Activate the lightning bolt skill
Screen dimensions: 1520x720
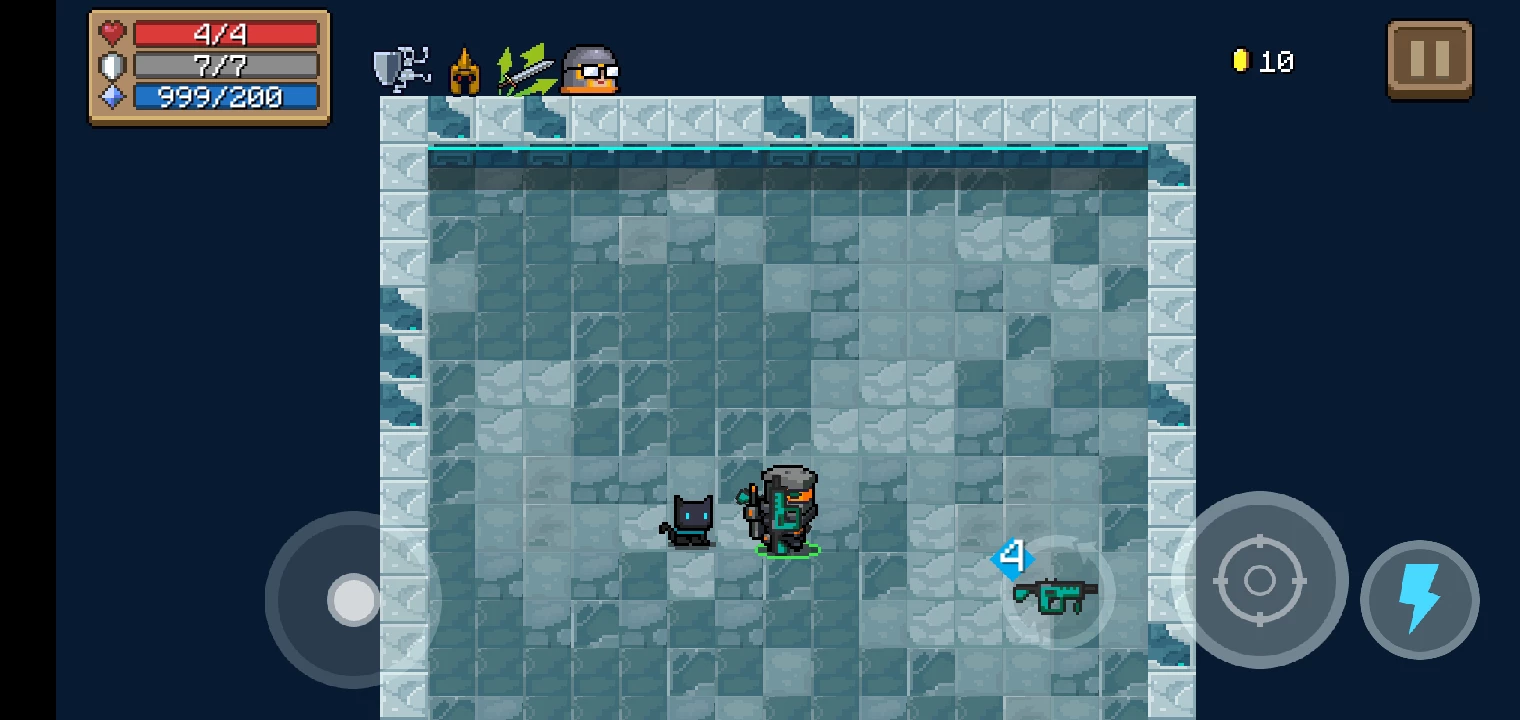pyautogui.click(x=1419, y=600)
